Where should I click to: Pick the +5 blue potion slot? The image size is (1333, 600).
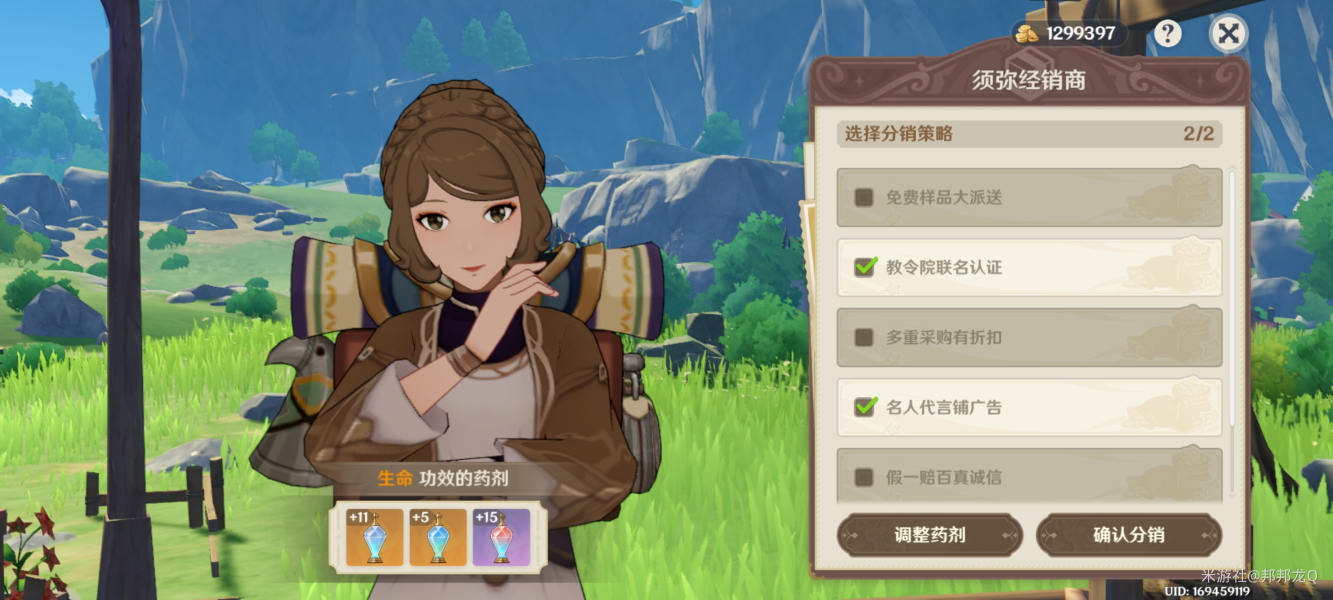[438, 538]
